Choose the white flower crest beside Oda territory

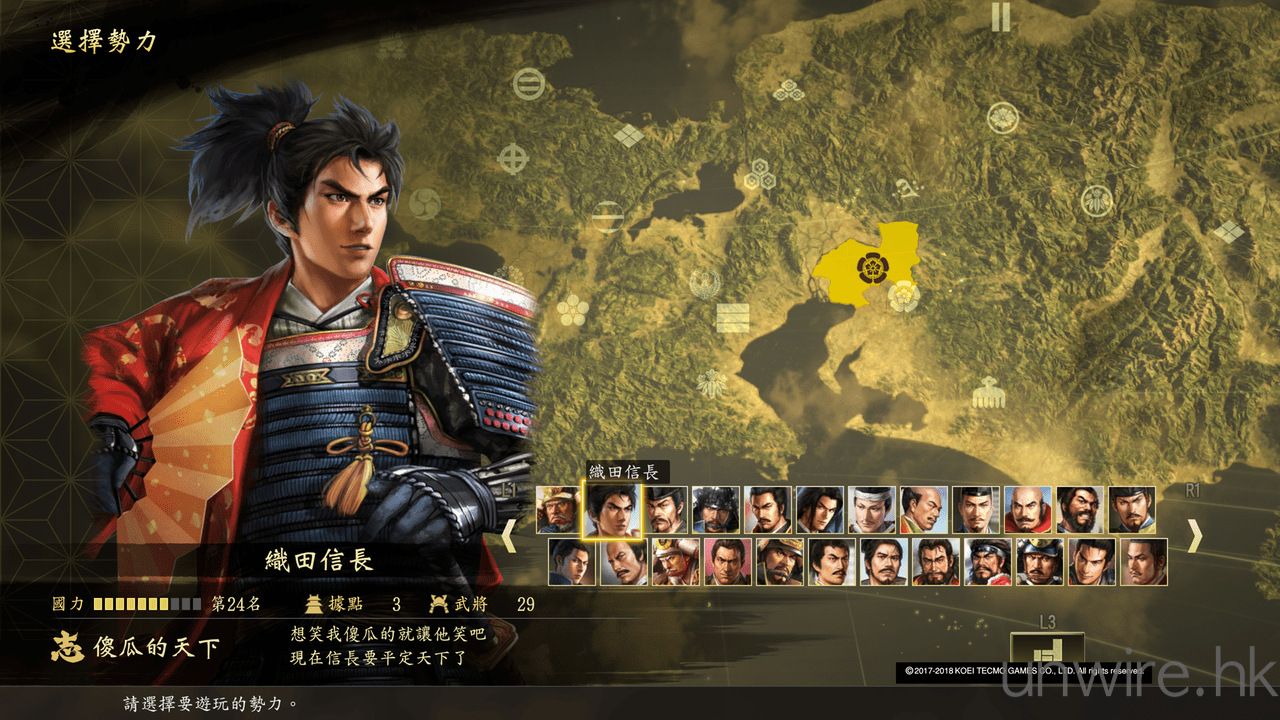click(x=904, y=296)
